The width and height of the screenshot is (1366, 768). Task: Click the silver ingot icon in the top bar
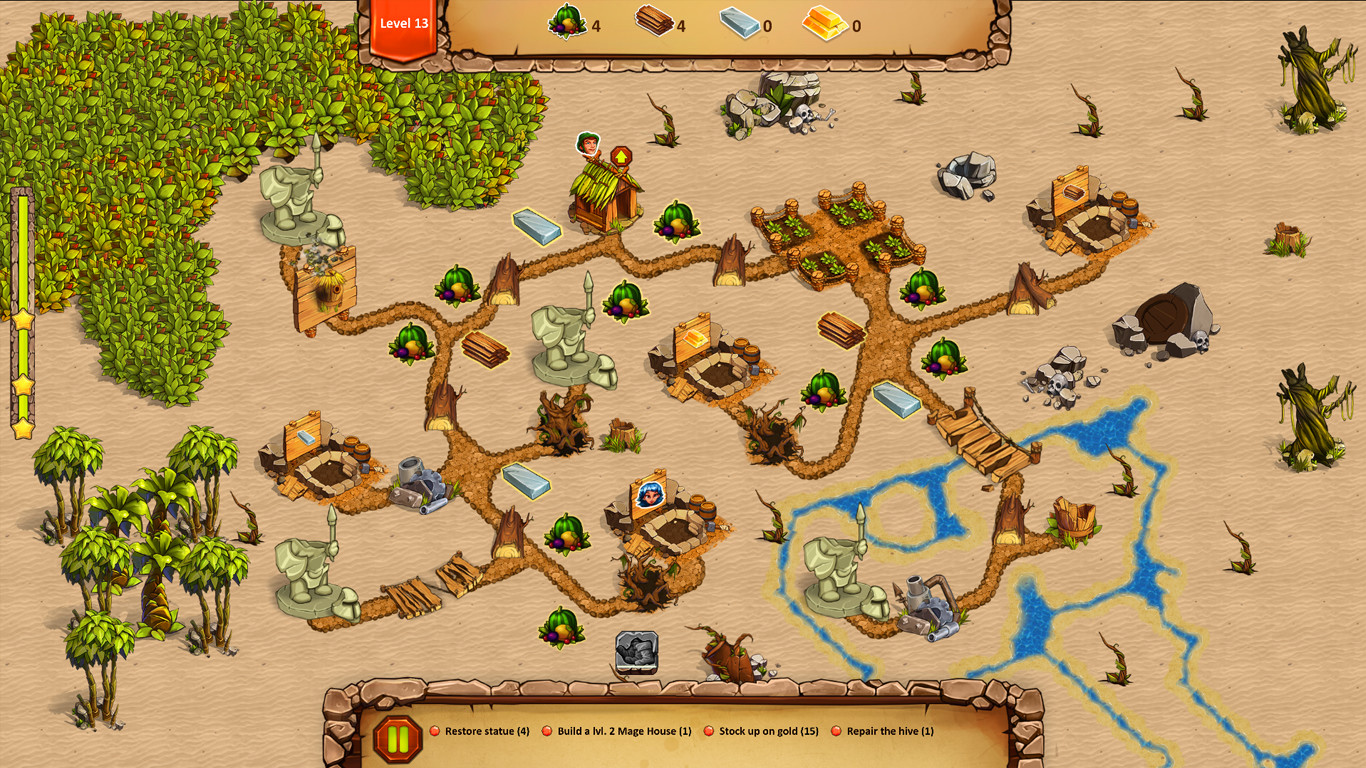click(x=742, y=23)
